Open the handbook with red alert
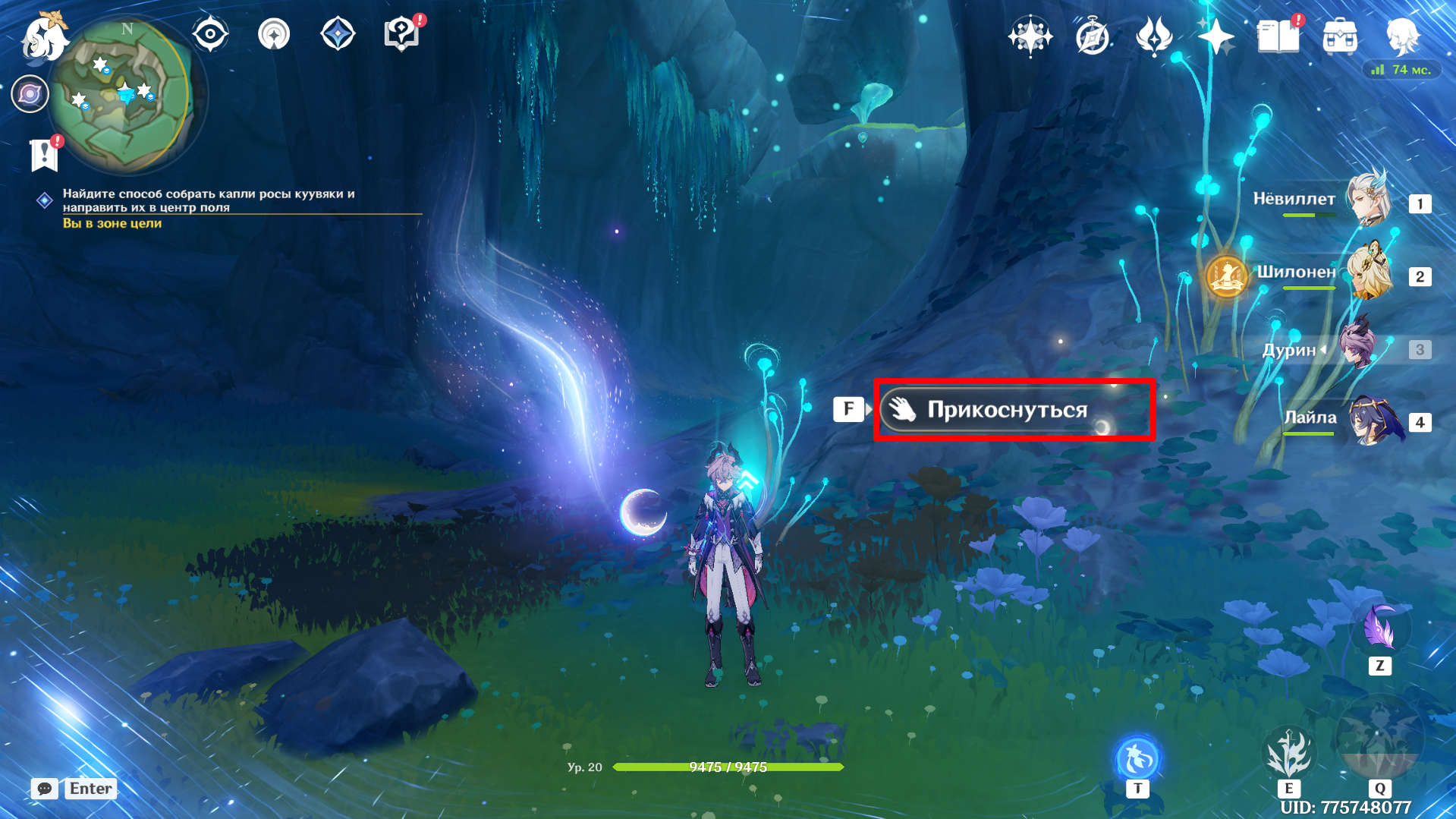The width and height of the screenshot is (1456, 819). click(x=1278, y=36)
